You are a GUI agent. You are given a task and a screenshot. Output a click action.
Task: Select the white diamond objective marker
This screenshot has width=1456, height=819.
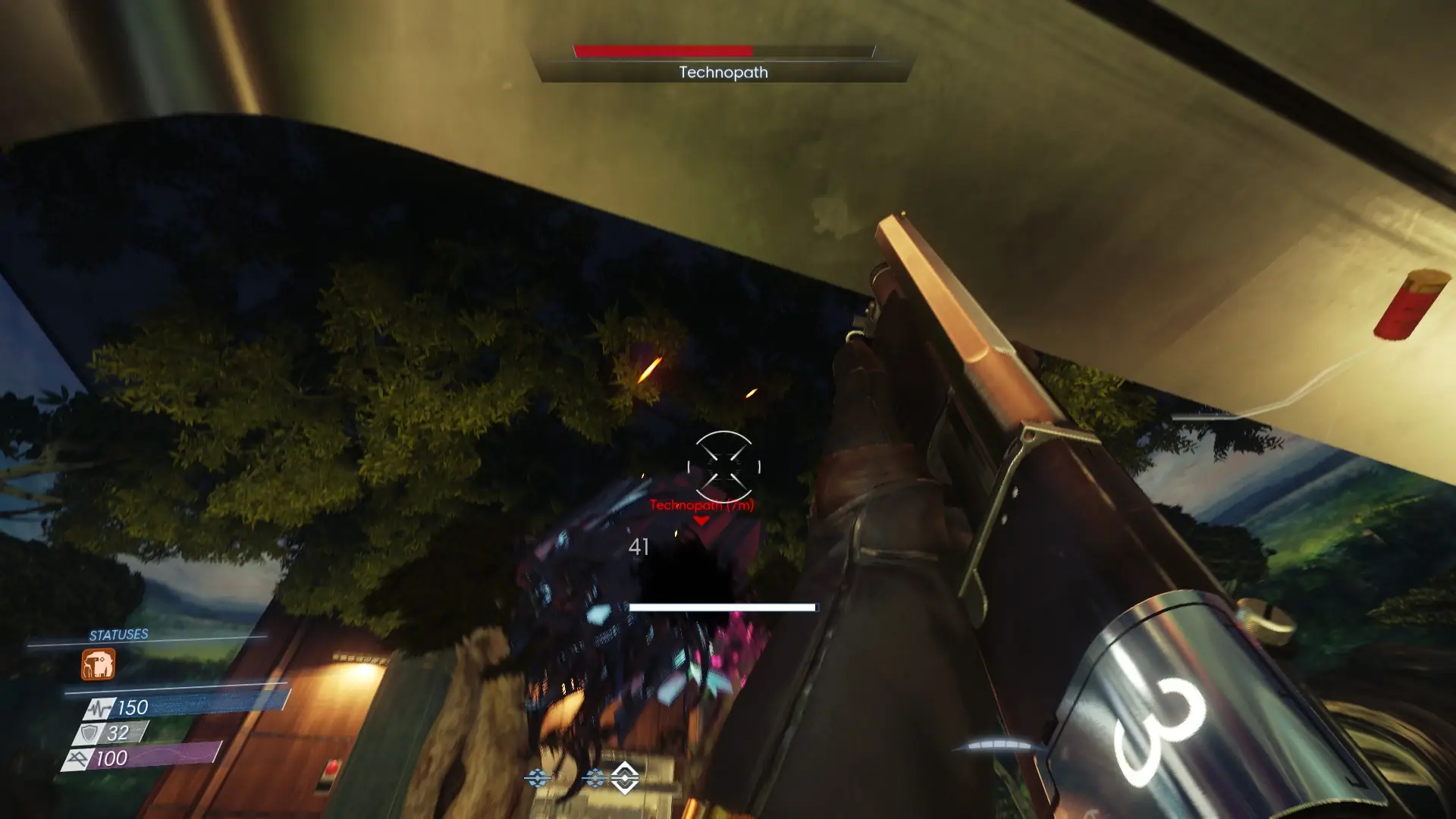pyautogui.click(x=625, y=777)
